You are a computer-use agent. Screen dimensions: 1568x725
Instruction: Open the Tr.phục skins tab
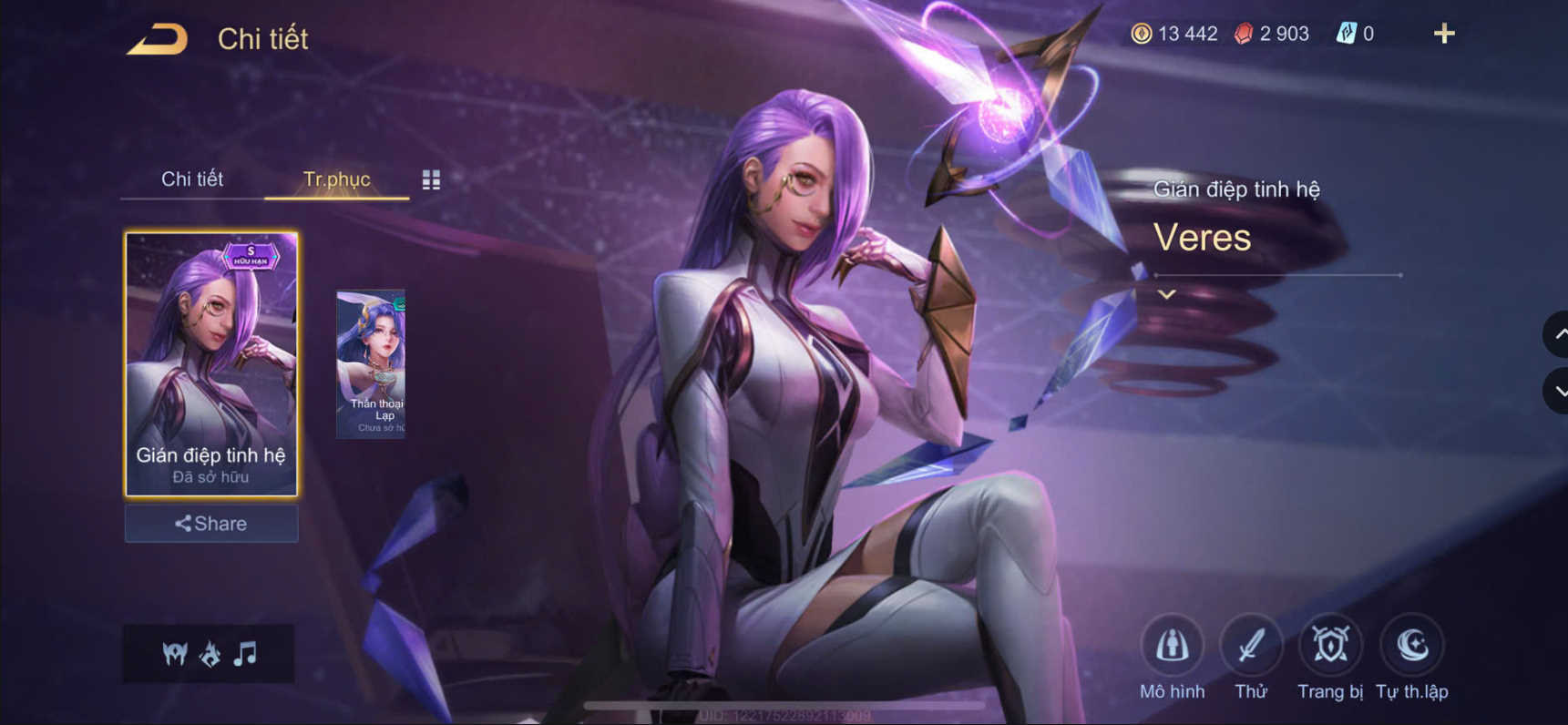337,179
